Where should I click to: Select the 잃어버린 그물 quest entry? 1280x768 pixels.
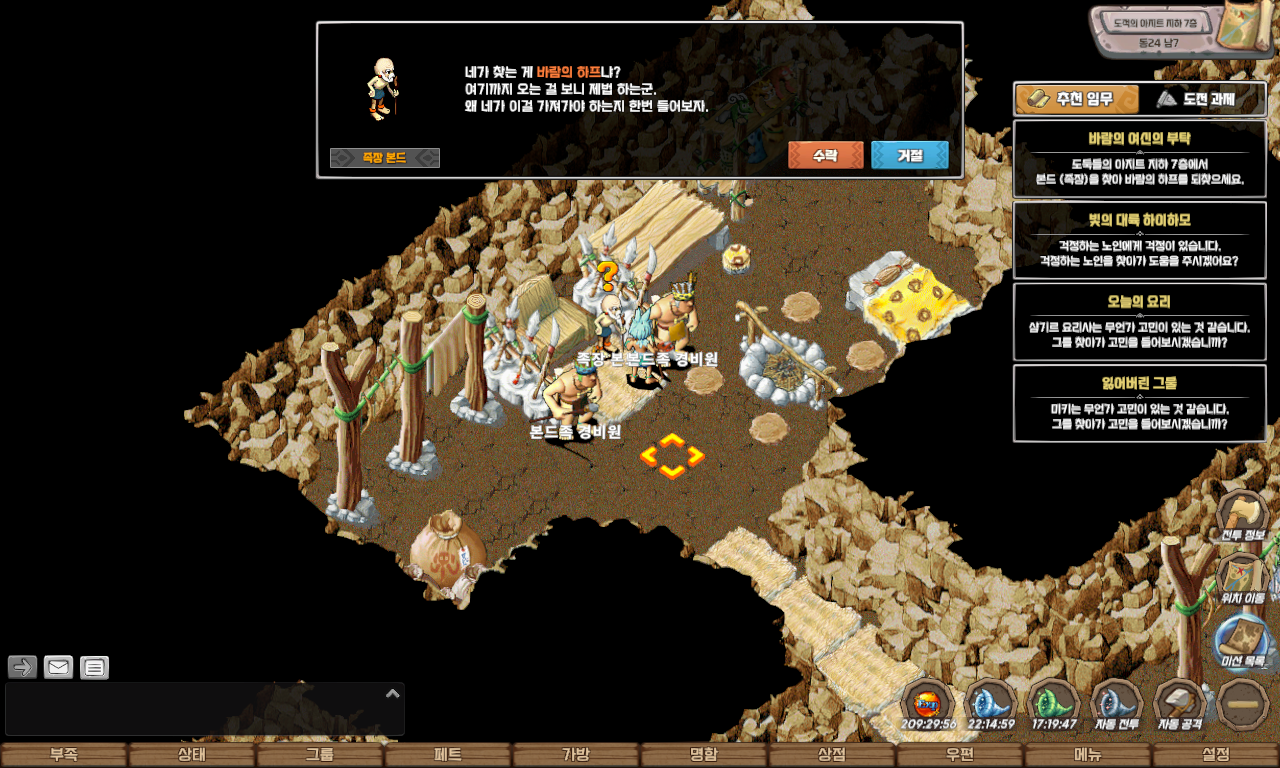tap(1140, 403)
